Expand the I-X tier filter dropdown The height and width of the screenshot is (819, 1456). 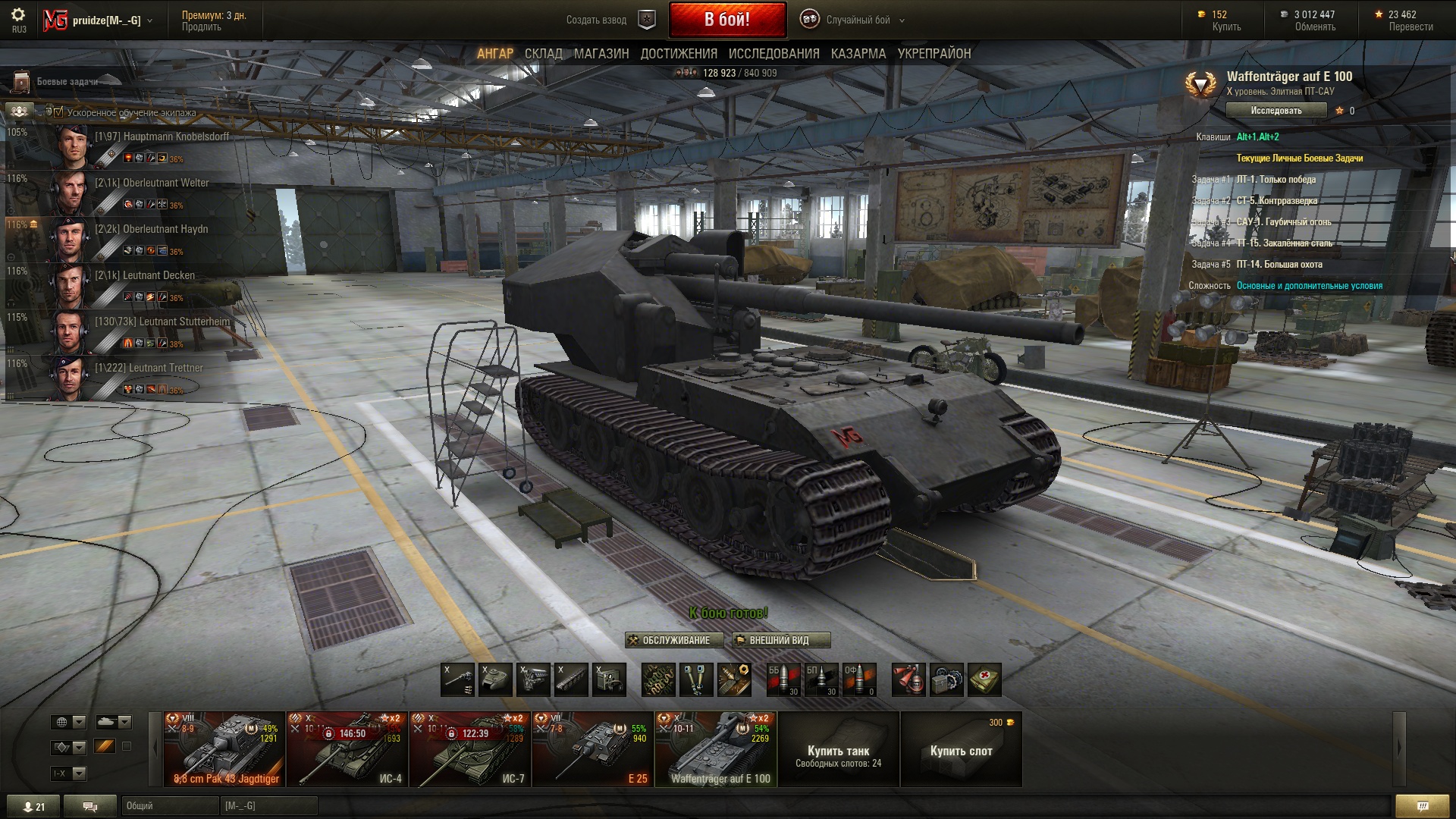68,774
